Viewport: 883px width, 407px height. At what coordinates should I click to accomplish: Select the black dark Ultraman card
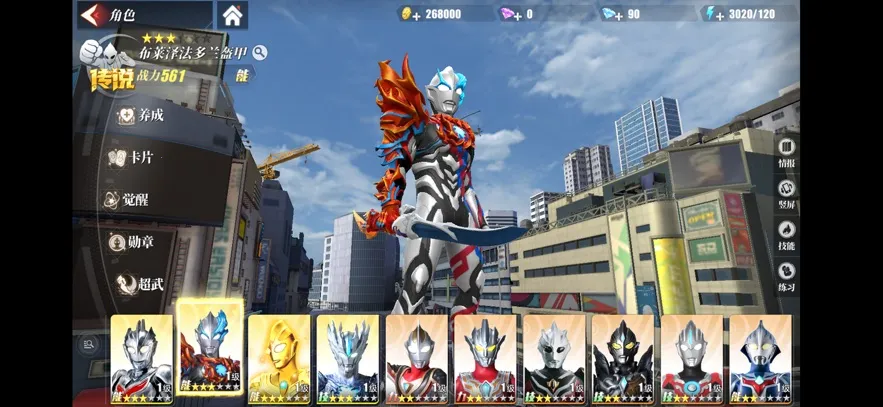click(x=622, y=358)
